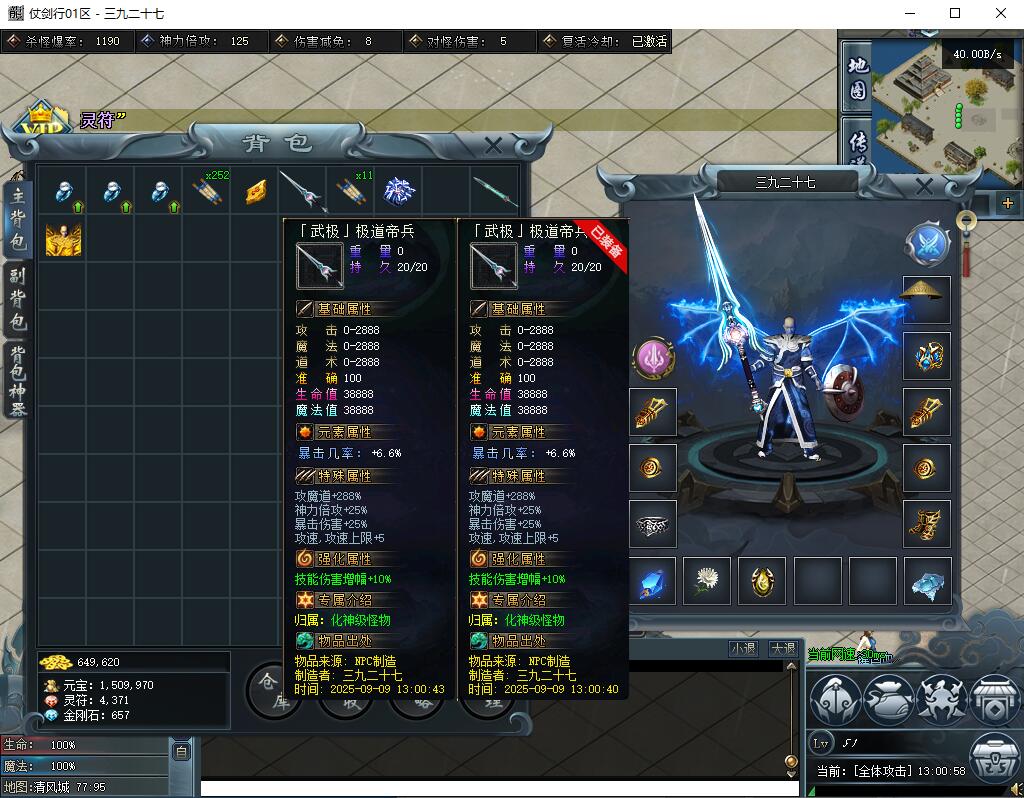1024x798 pixels.
Task: Click the 大退 button
Action: pyautogui.click(x=783, y=648)
